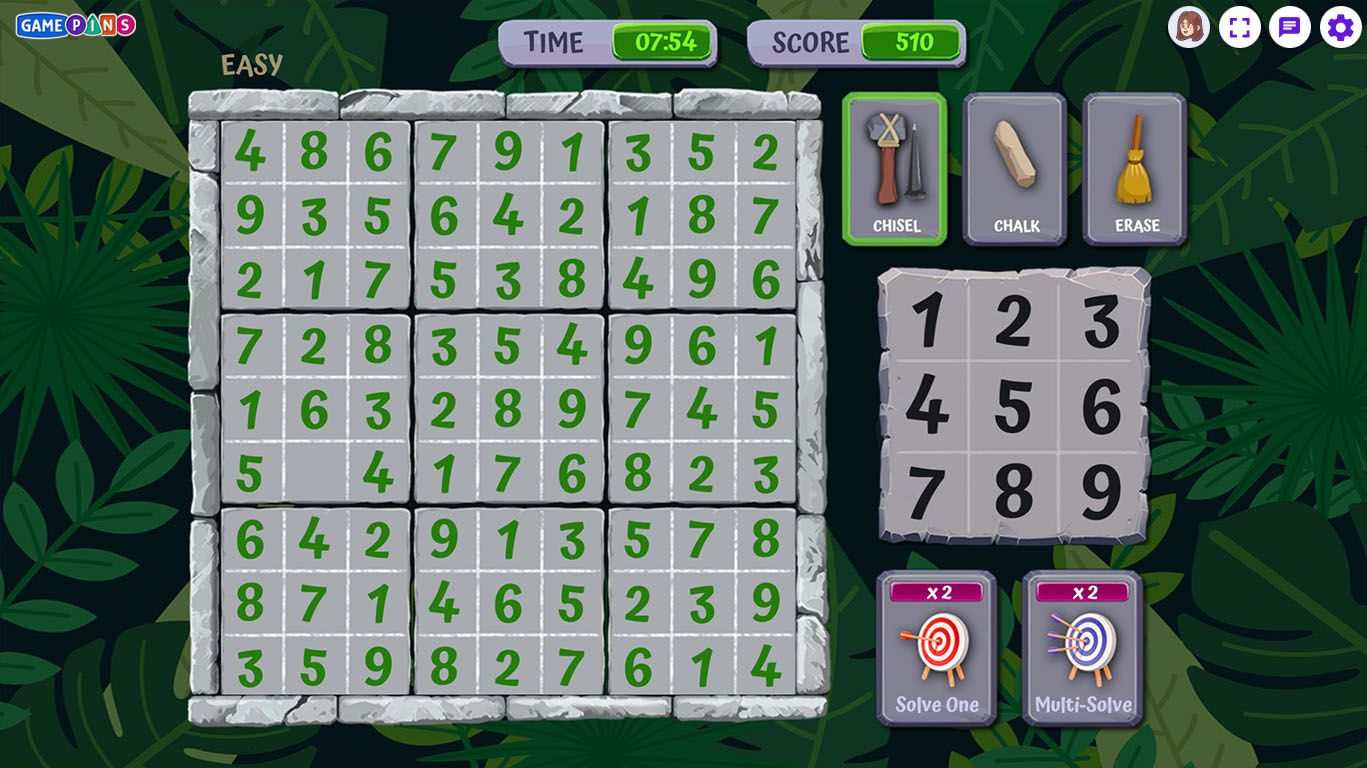Pick number 8 on the number pad
The width and height of the screenshot is (1367, 768).
point(1014,492)
